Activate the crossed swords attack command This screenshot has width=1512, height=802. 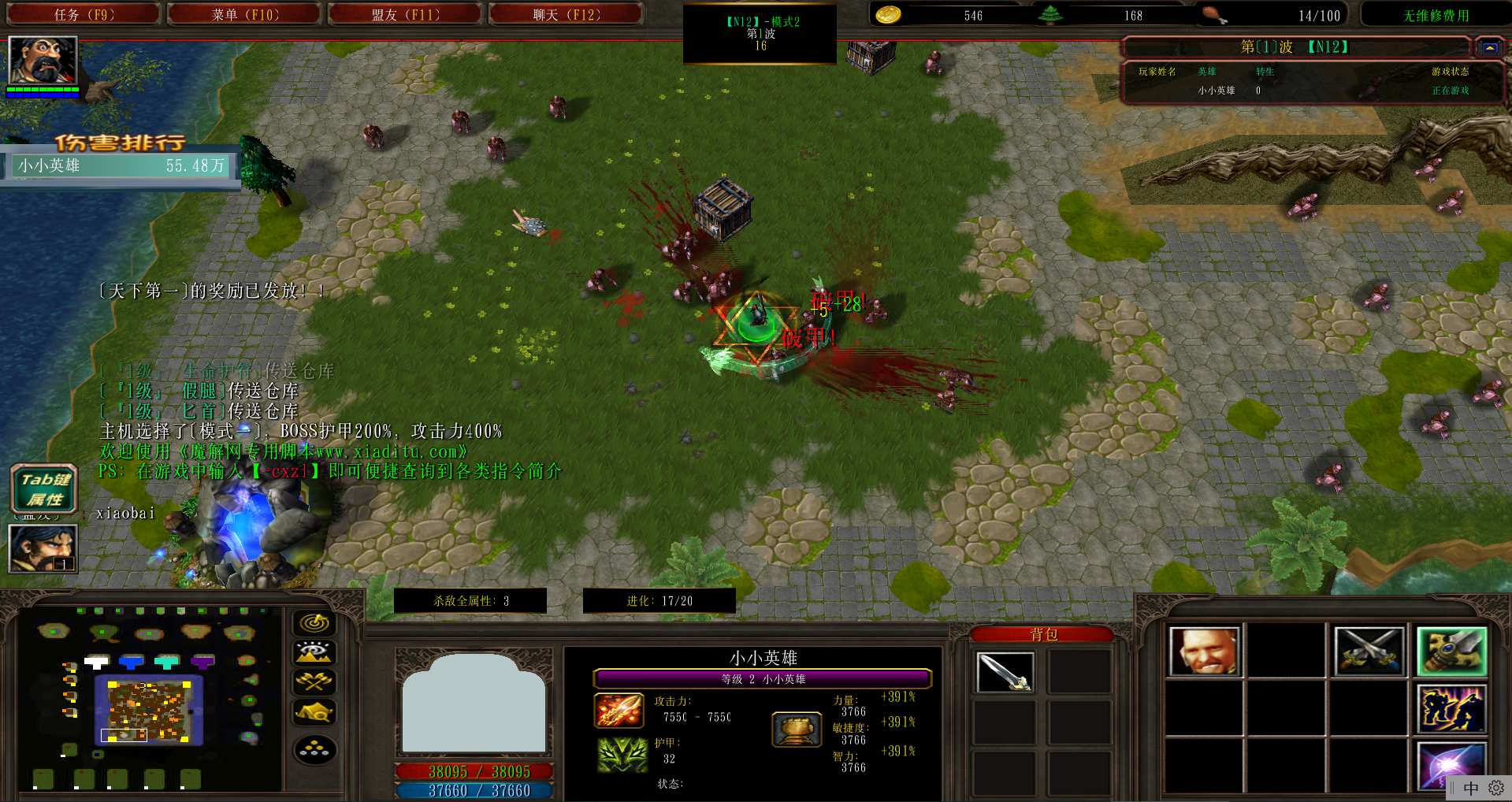tap(1369, 652)
